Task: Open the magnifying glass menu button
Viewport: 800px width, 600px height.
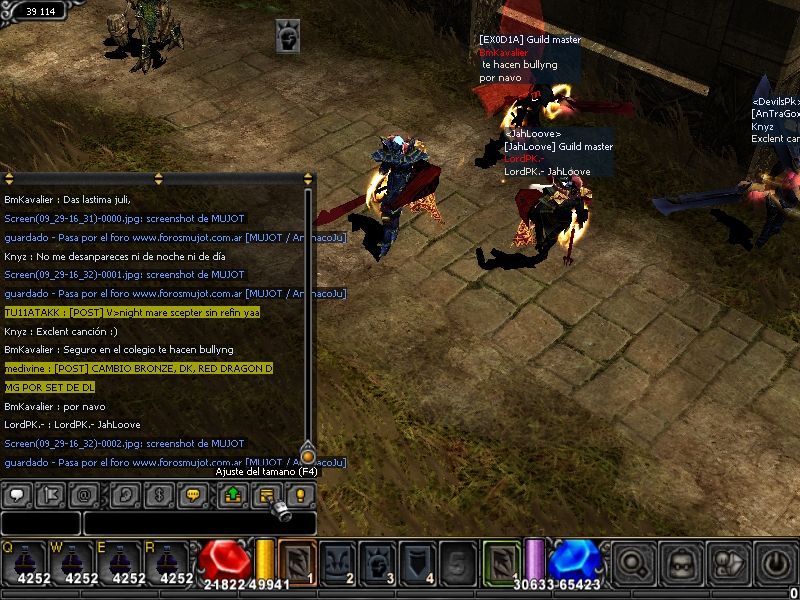Action: click(632, 564)
